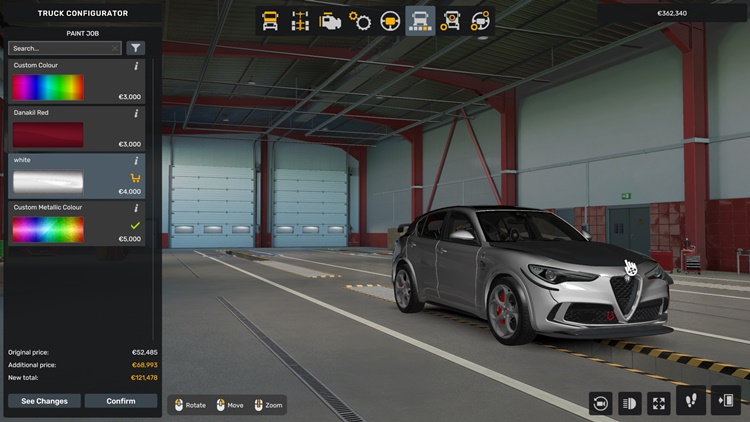This screenshot has height=422, width=750.
Task: Open the steering wheel interior tab
Action: [390, 21]
